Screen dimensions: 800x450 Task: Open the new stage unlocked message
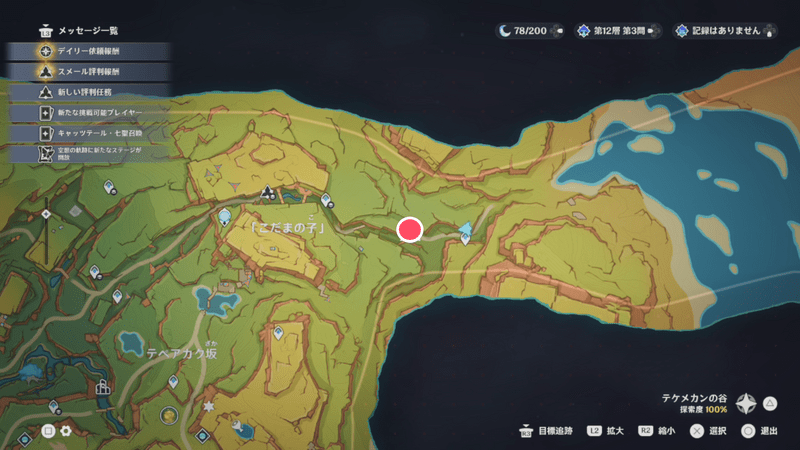[x=85, y=154]
